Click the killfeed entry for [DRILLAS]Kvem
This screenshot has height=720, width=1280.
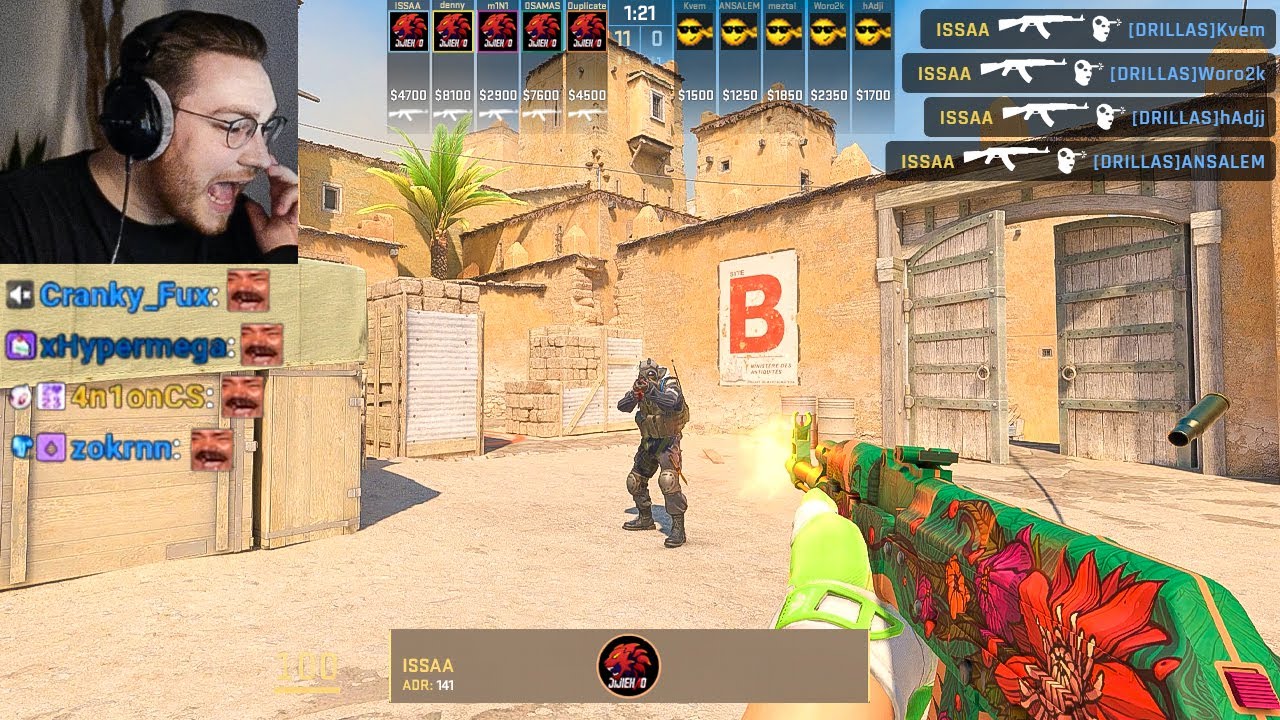point(1099,29)
